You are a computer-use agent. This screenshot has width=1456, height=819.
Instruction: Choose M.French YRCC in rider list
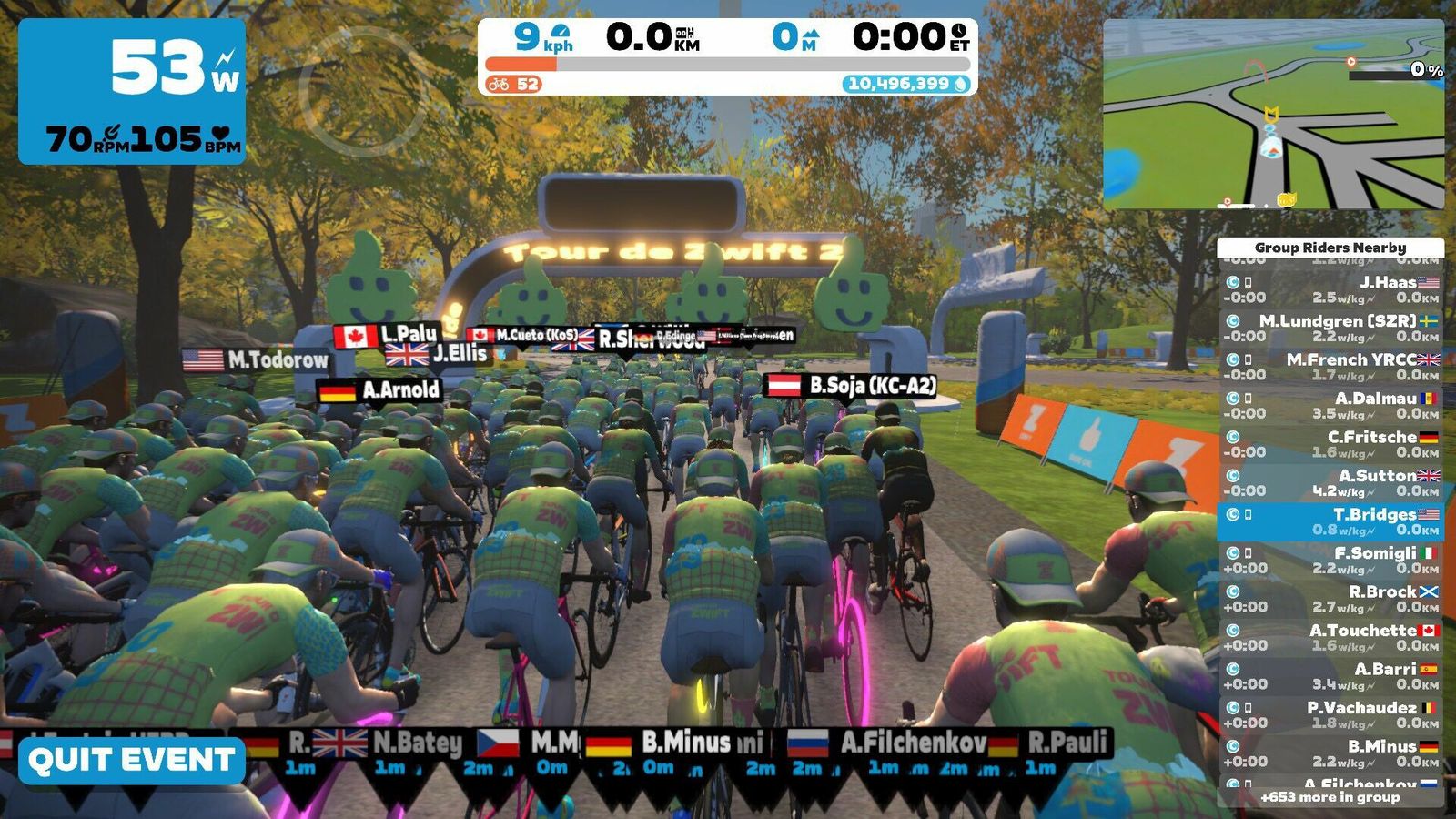[1330, 367]
